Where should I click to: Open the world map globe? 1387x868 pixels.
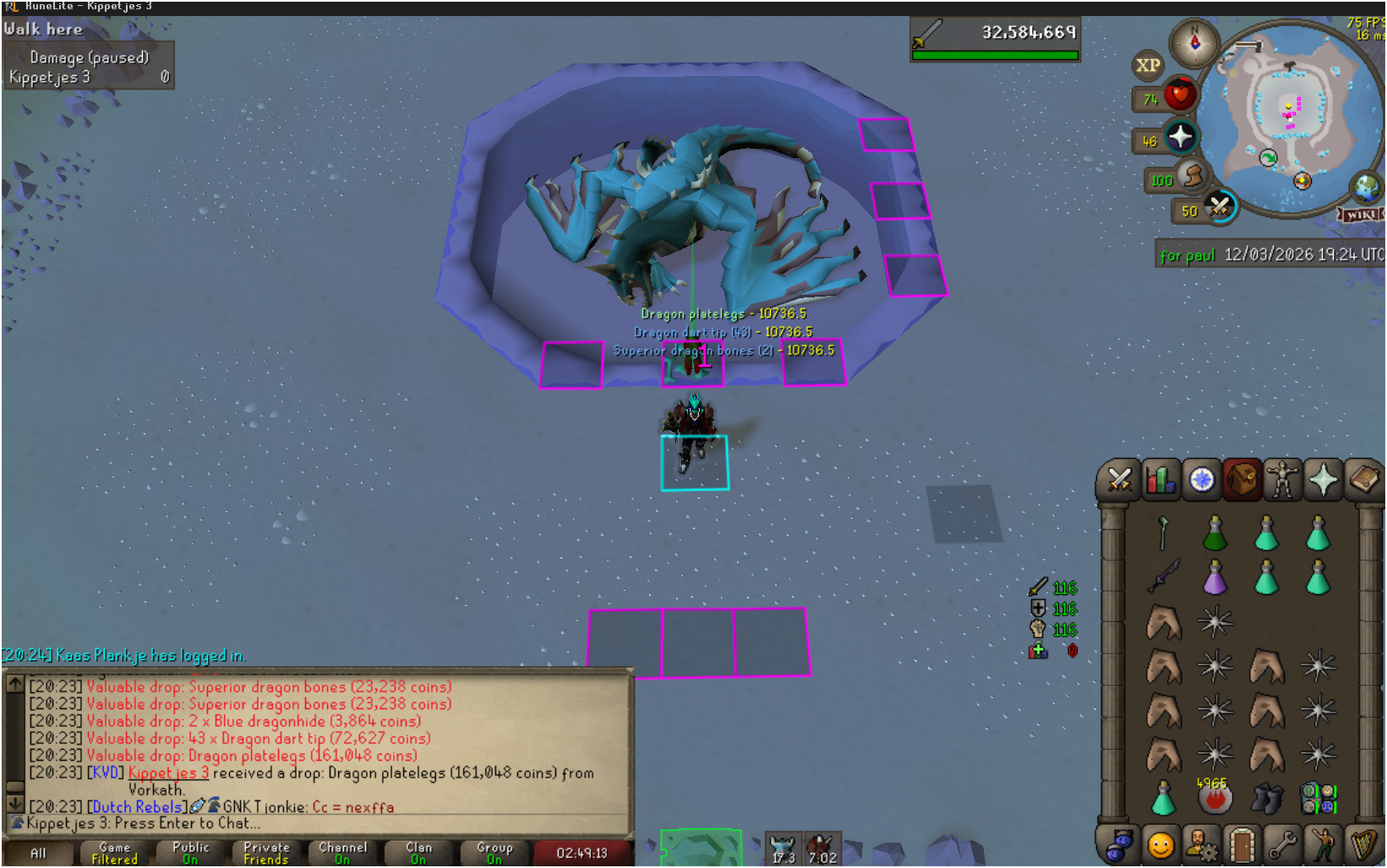(x=1365, y=187)
